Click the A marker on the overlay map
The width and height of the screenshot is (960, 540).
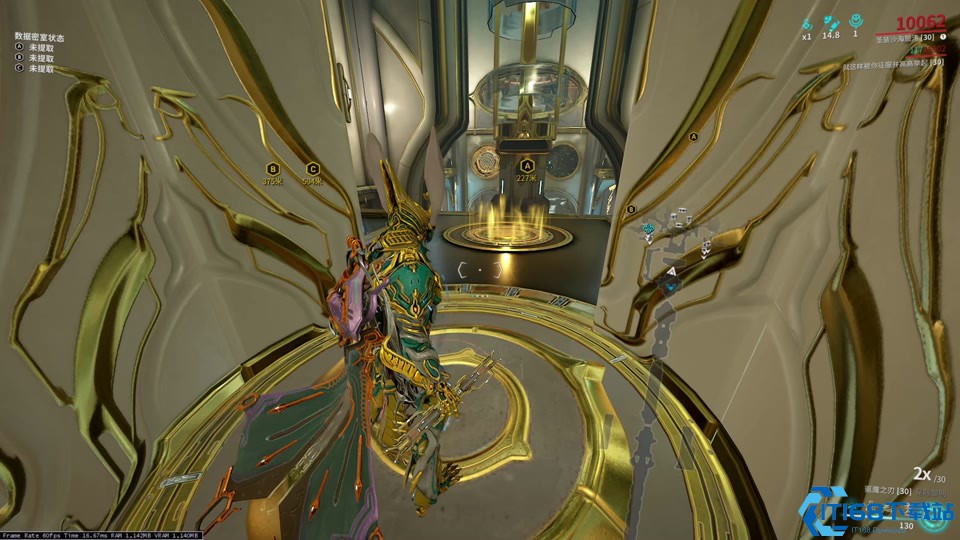(x=694, y=139)
